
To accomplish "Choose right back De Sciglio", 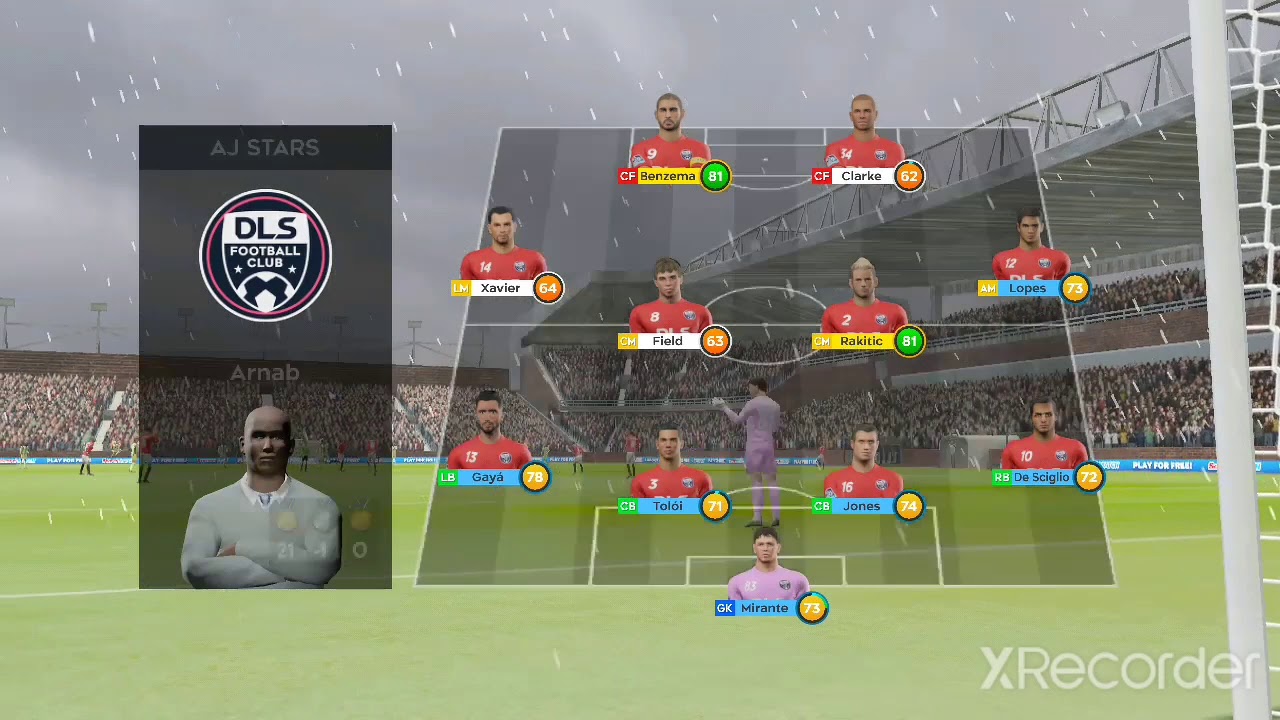I will [x=1041, y=477].
